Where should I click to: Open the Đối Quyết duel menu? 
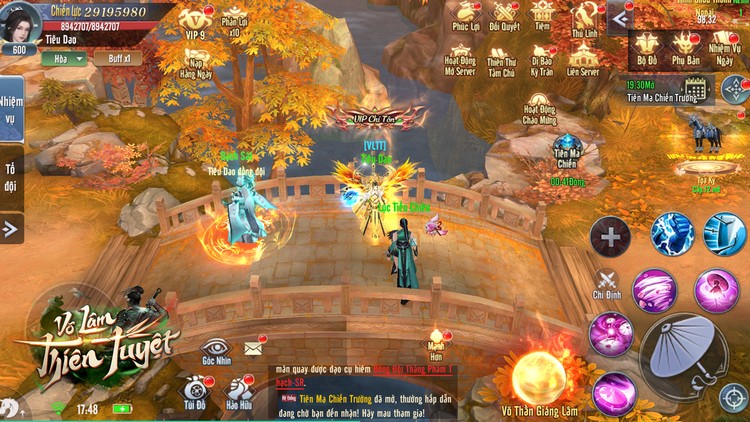tap(505, 17)
